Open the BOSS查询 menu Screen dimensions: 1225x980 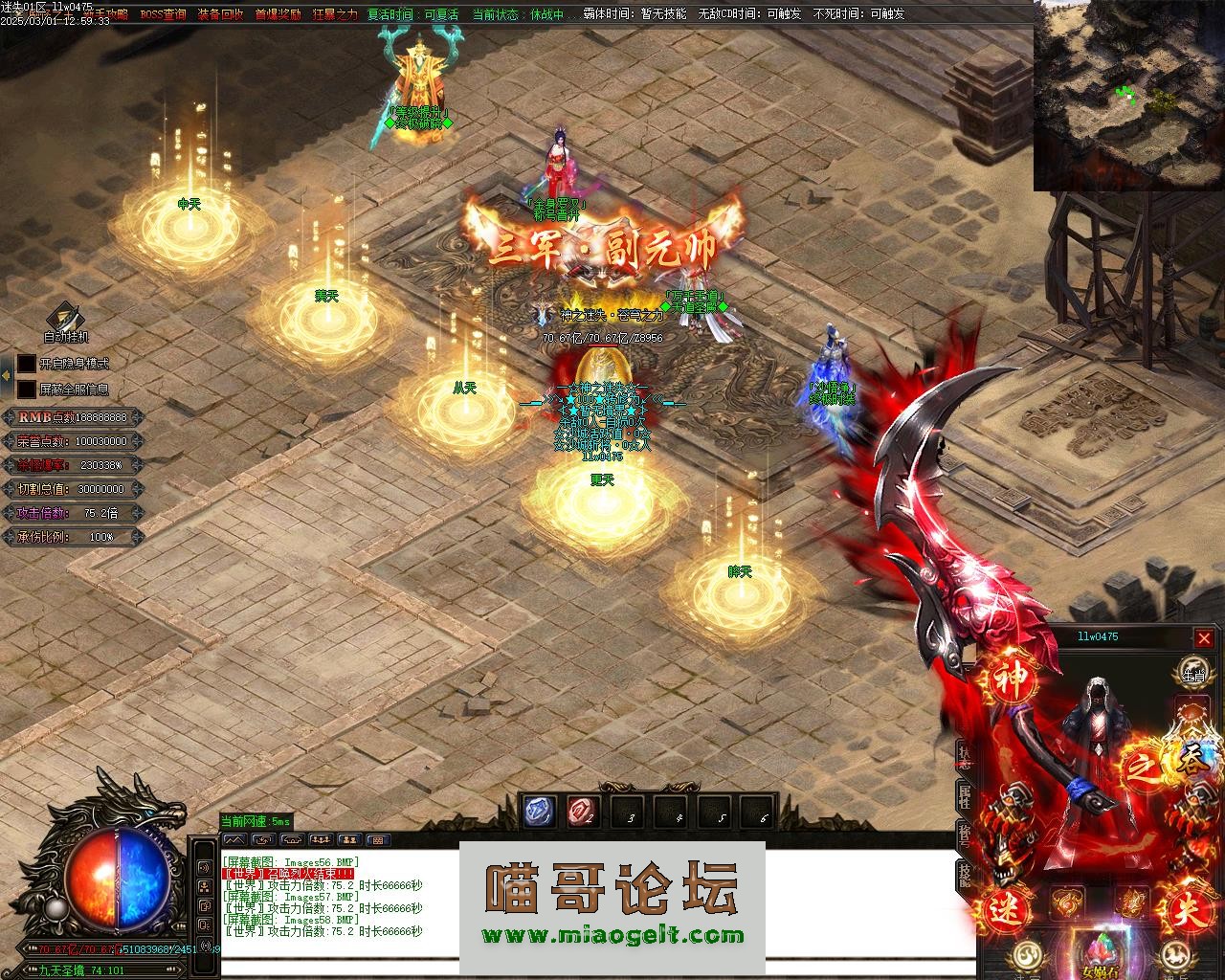[x=163, y=14]
